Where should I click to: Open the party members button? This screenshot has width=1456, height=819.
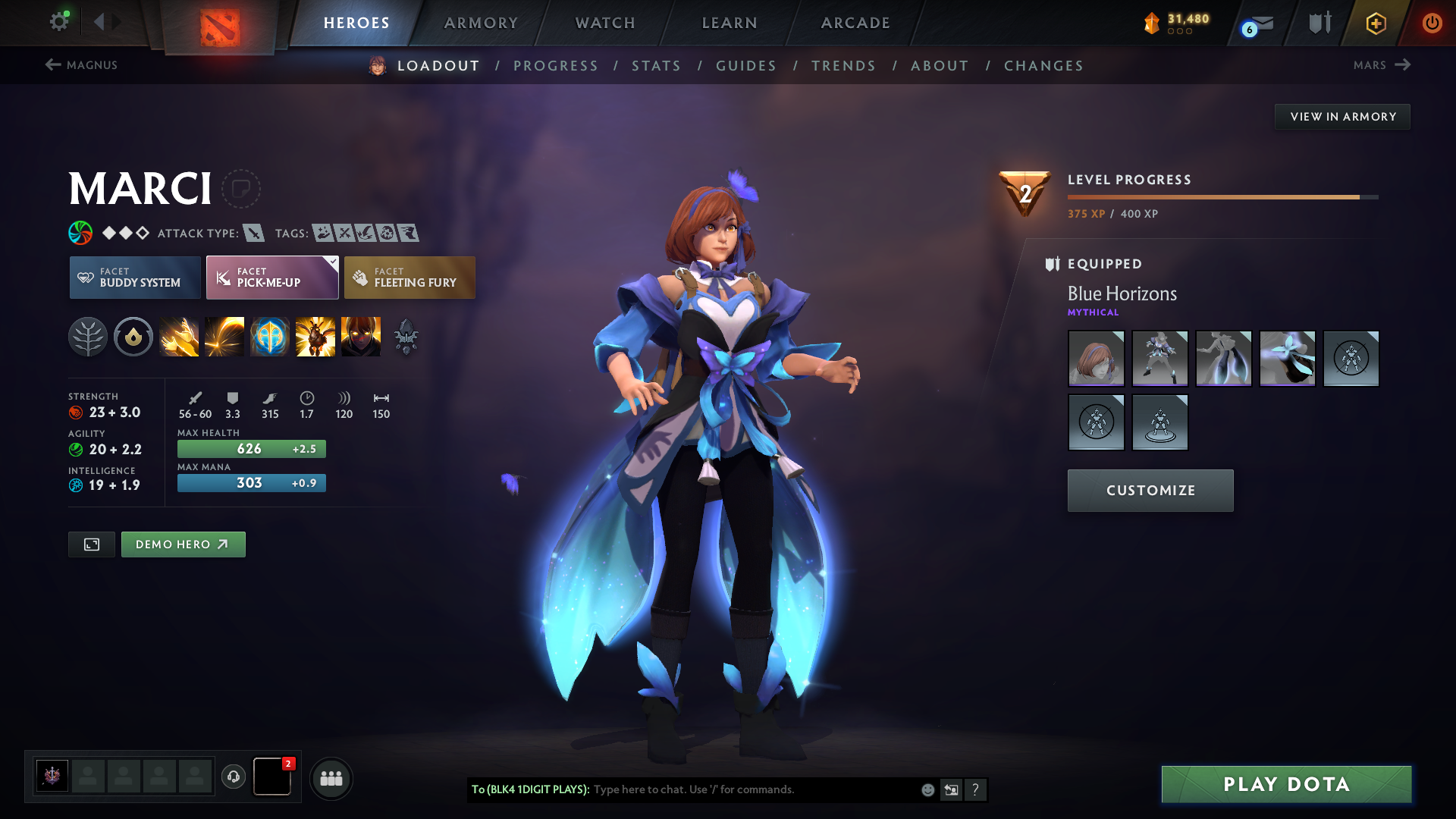331,779
